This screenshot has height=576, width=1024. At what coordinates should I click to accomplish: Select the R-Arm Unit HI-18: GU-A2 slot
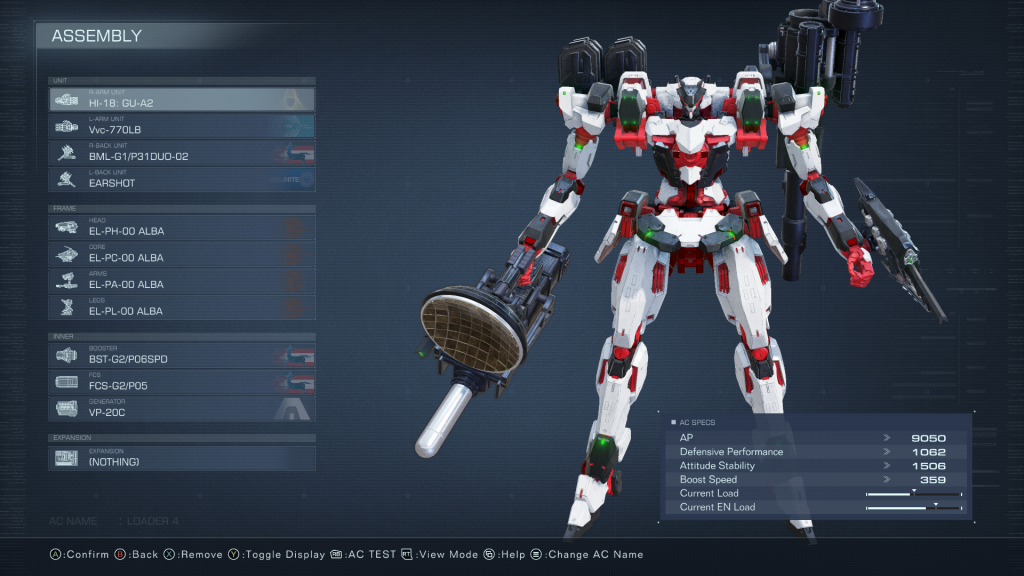coord(182,99)
